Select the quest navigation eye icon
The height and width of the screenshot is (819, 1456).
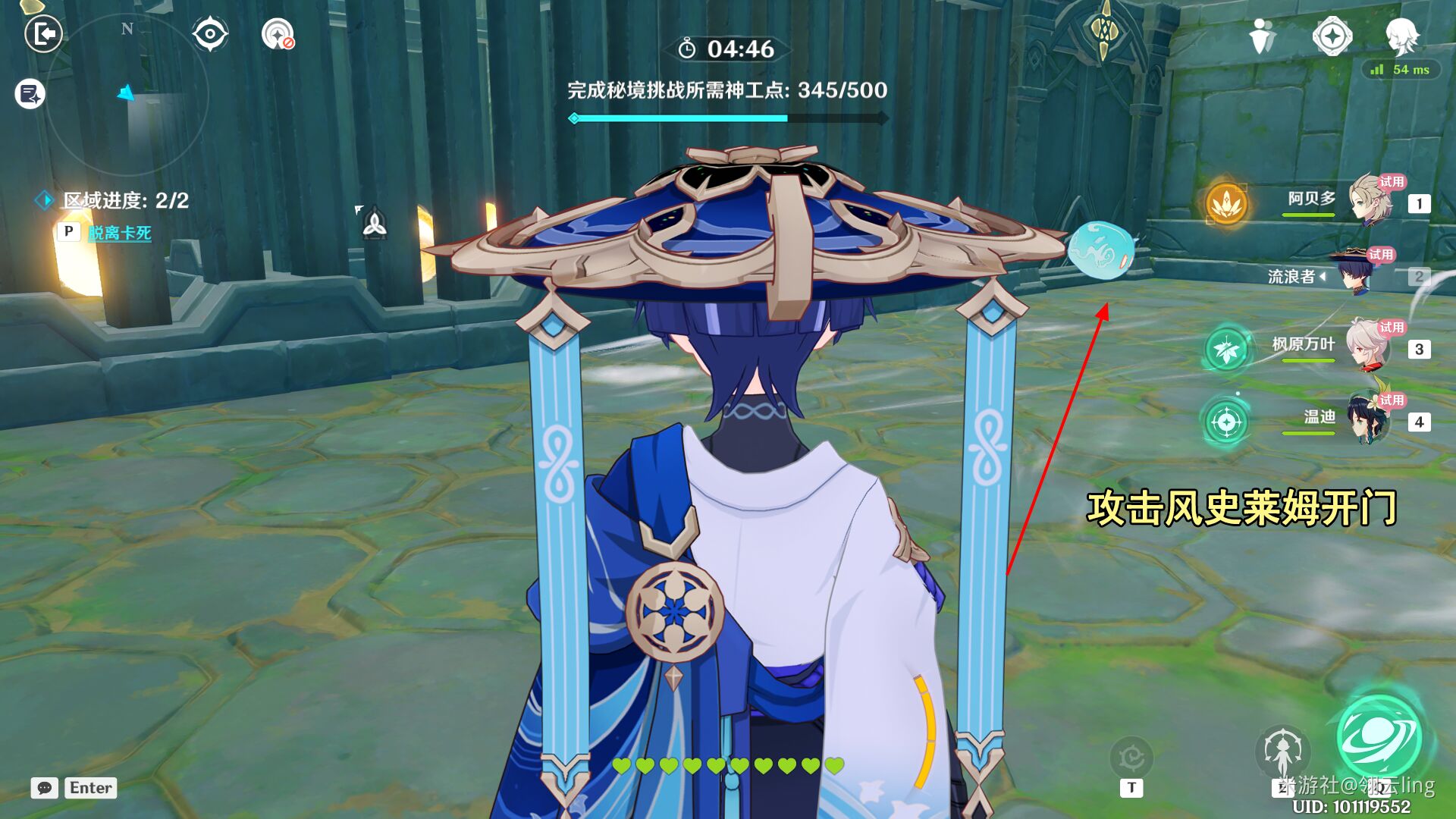210,33
